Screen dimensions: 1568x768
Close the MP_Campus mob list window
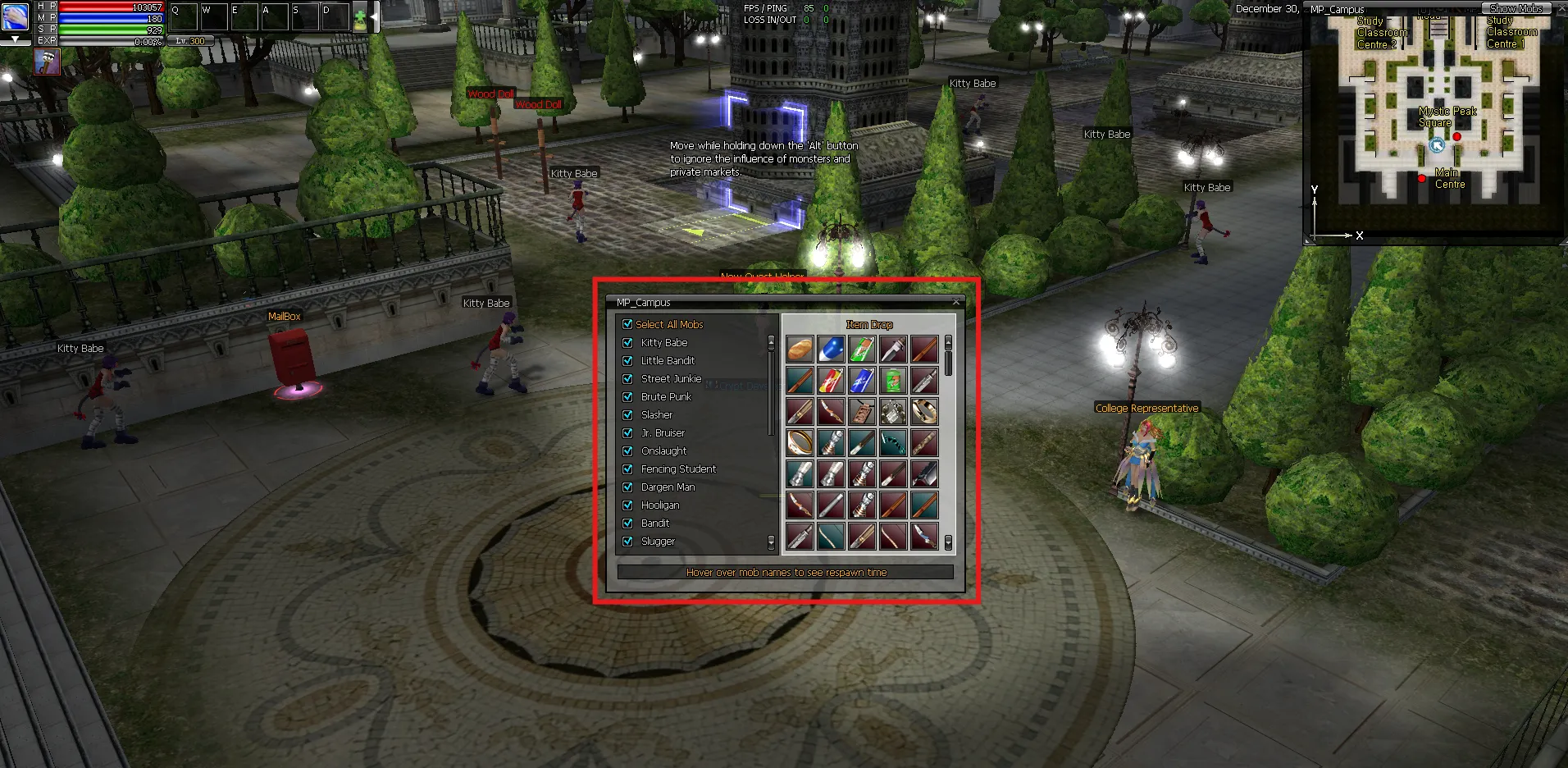click(x=955, y=302)
